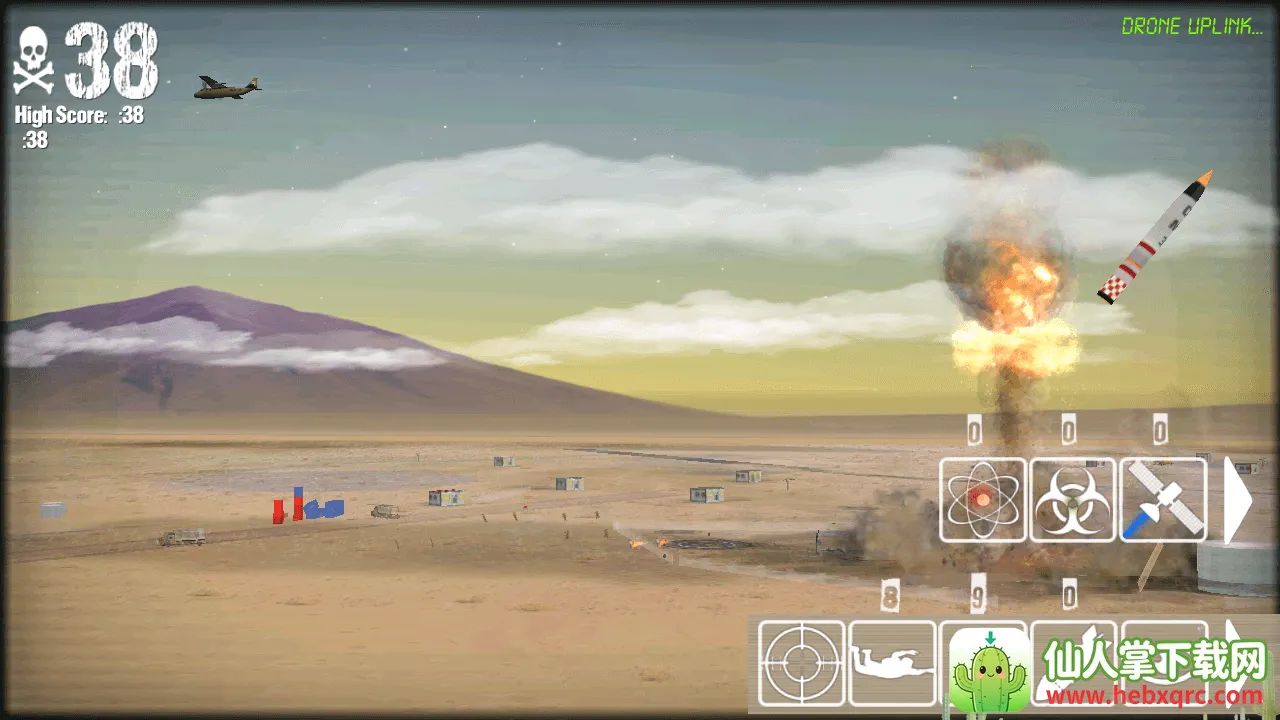Activate the satellite laser strike
The height and width of the screenshot is (720, 1280).
click(x=1163, y=499)
